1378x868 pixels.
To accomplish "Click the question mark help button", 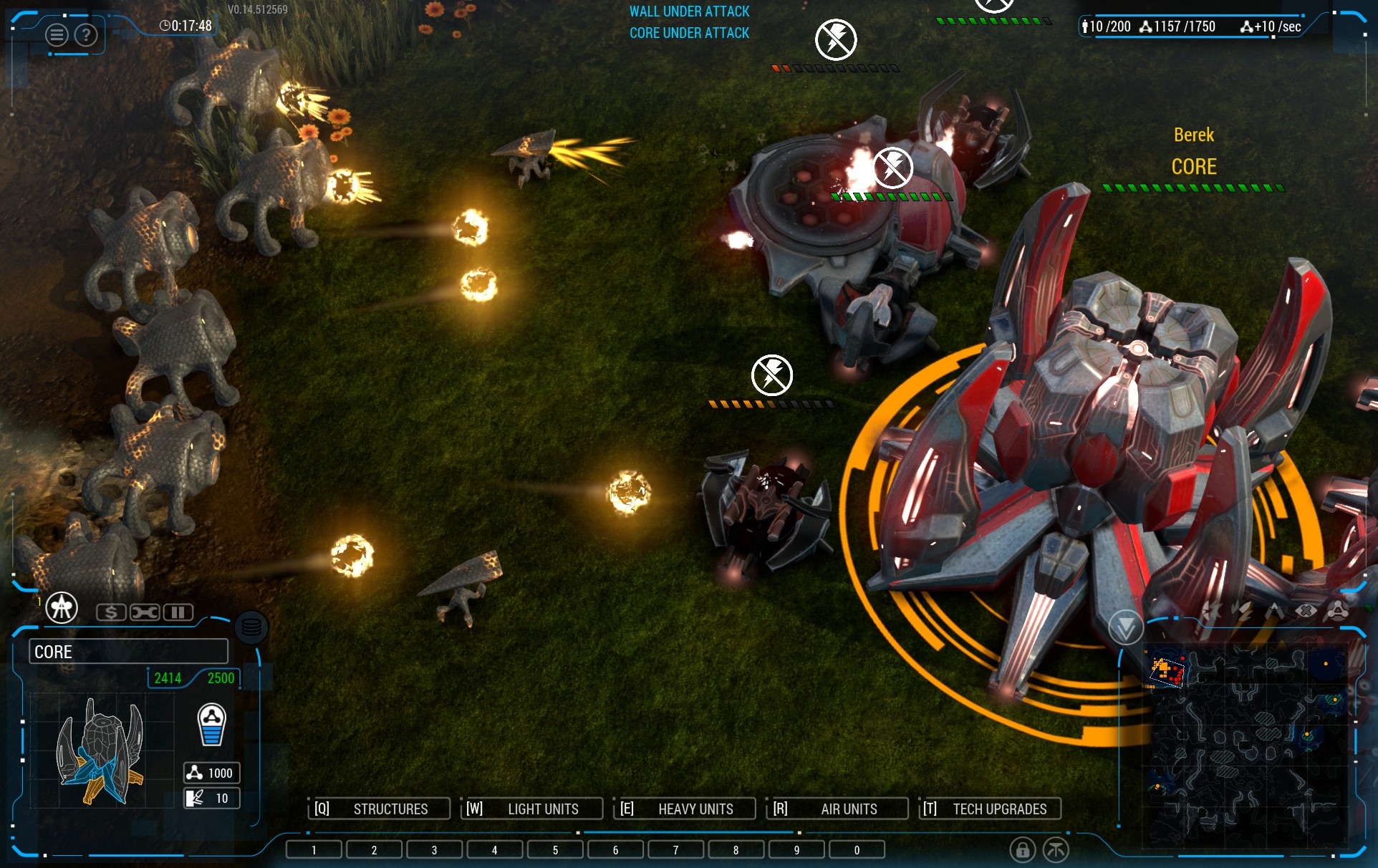I will click(x=86, y=34).
